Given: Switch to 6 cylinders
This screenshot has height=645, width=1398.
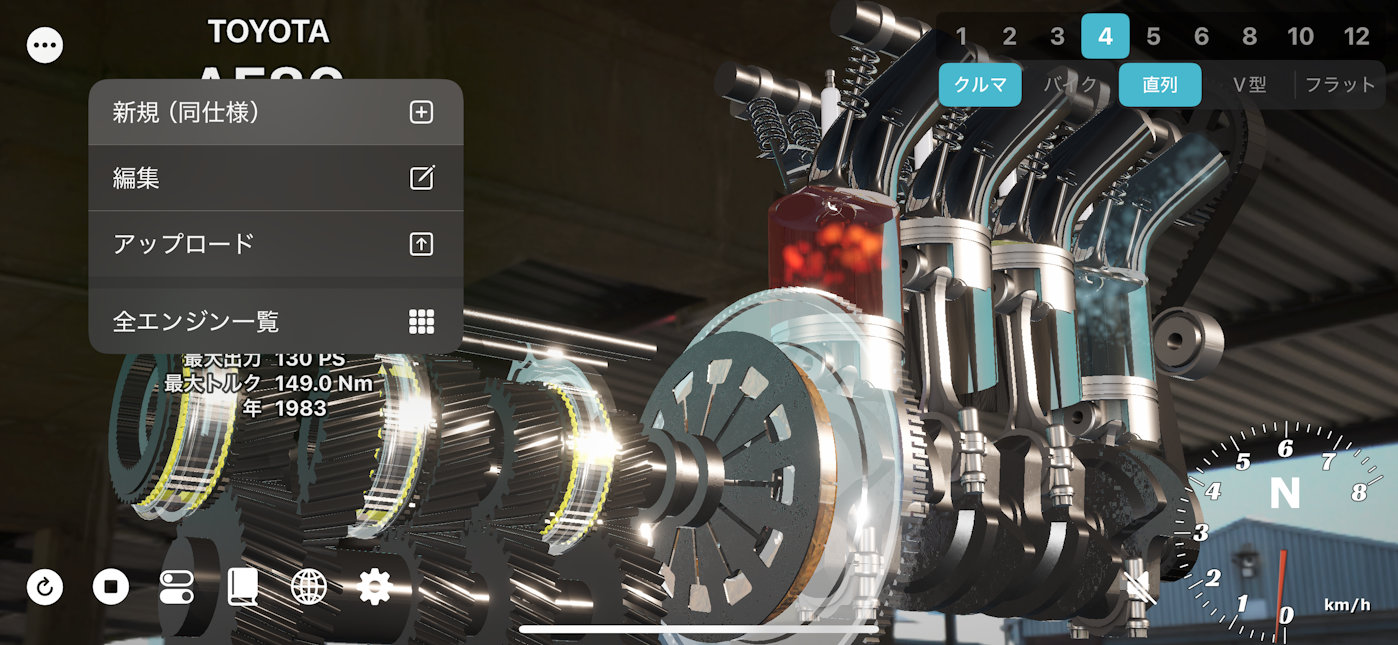Looking at the screenshot, I should click(x=1201, y=37).
